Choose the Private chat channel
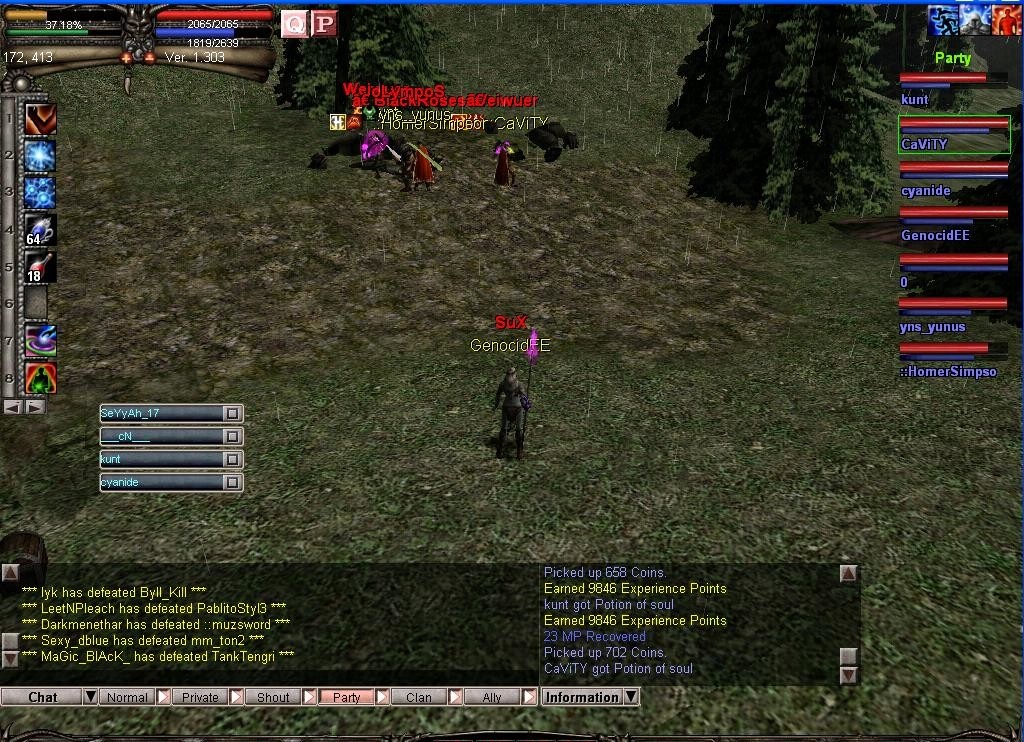 pos(200,697)
